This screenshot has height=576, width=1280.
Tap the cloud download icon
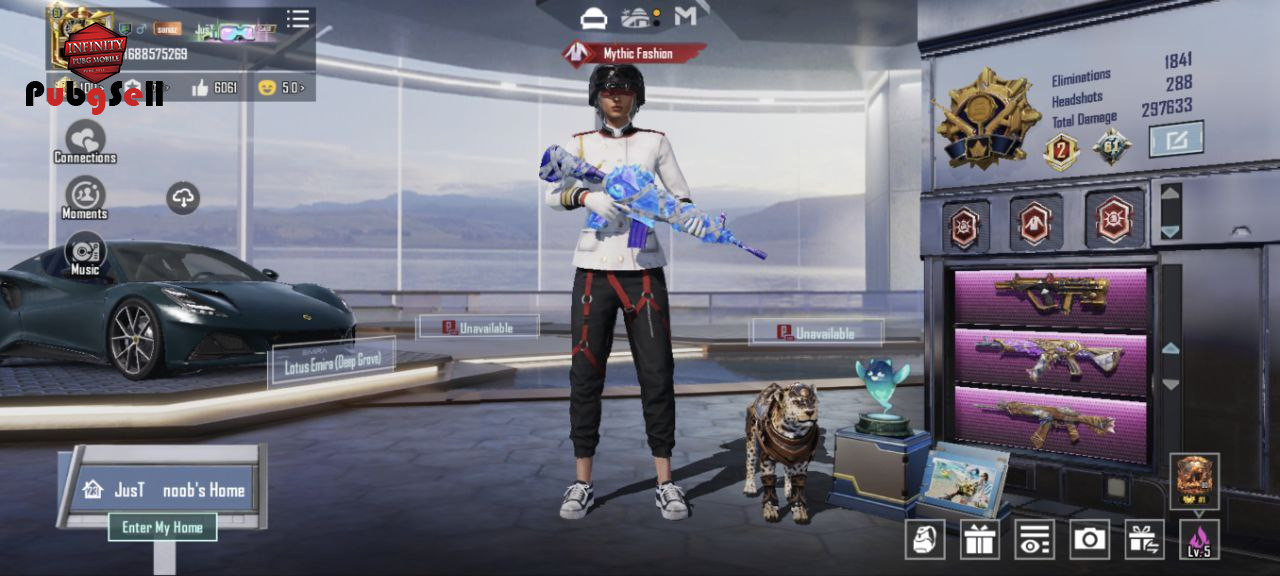[182, 198]
